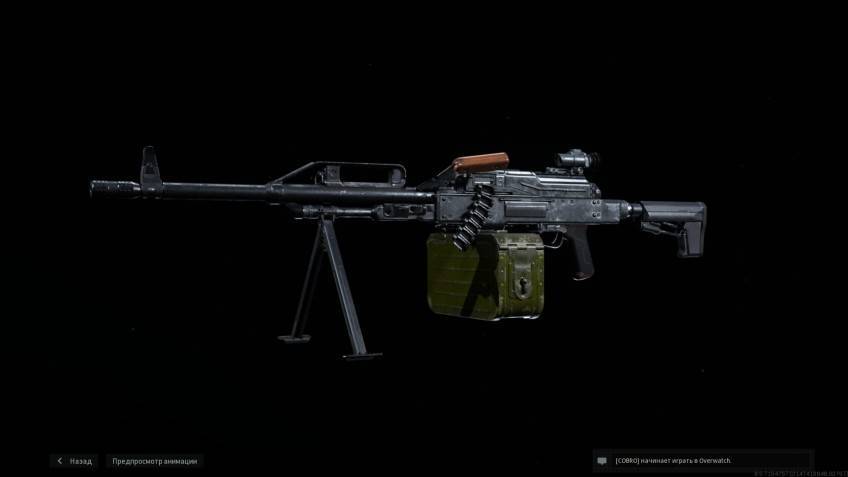Open the friend notification chat icon

602,461
